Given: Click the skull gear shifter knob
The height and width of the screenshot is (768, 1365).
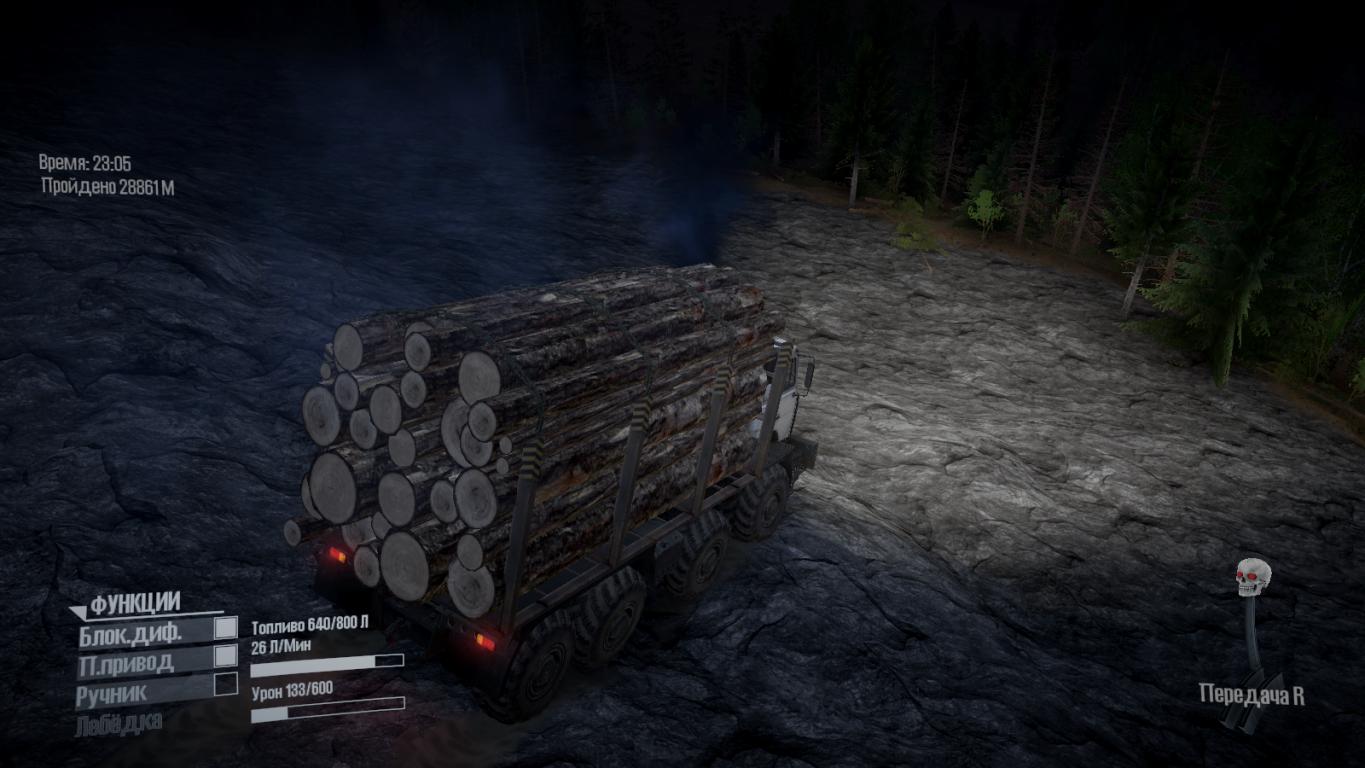Looking at the screenshot, I should tap(1253, 578).
